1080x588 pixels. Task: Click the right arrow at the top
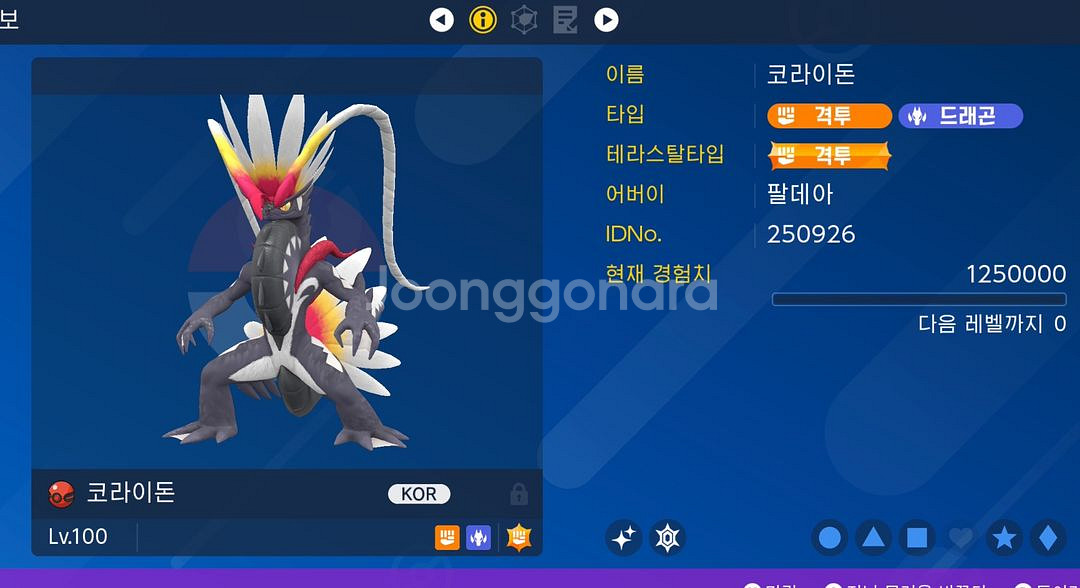click(x=606, y=19)
